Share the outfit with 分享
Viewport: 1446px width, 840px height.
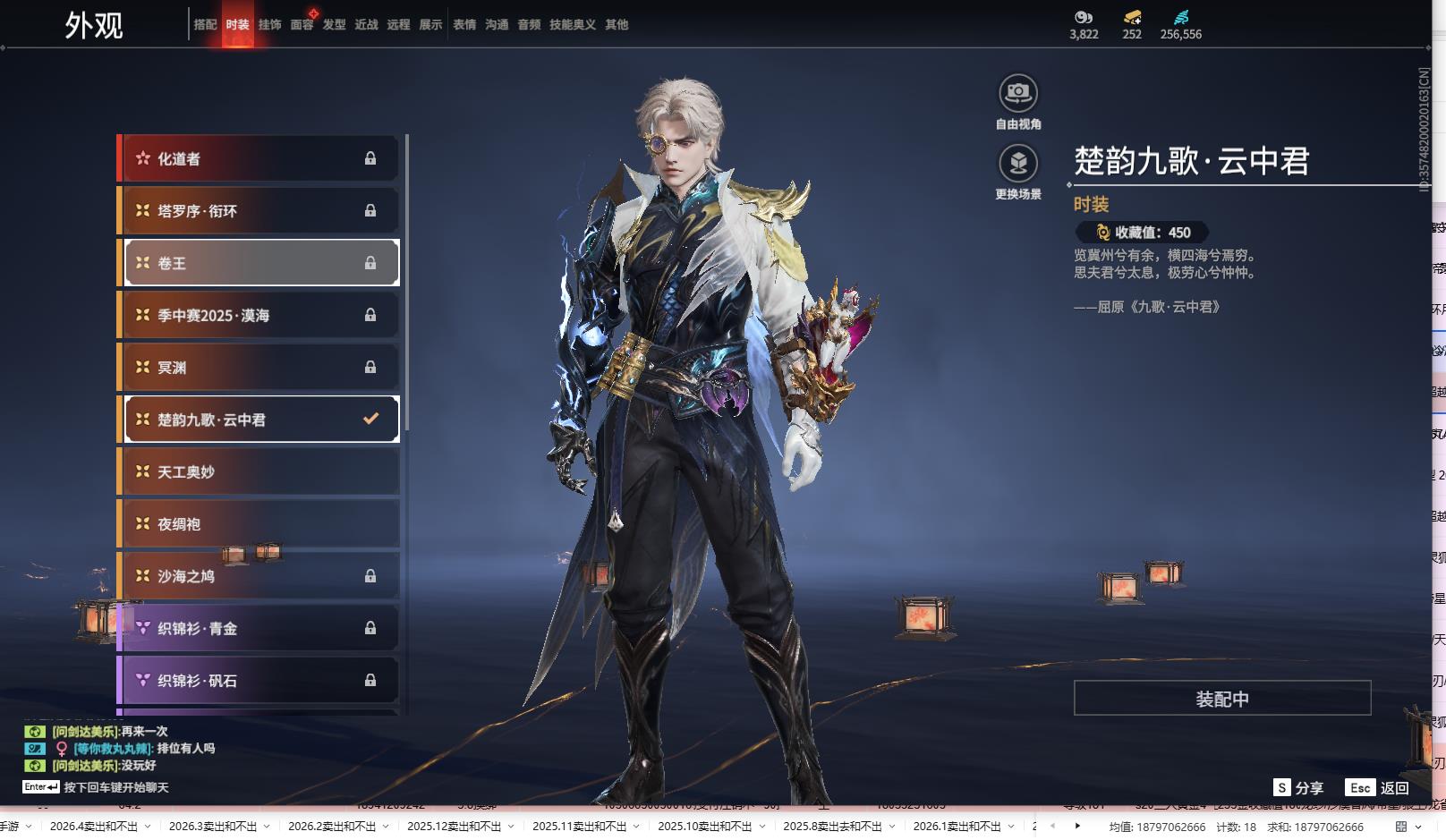tap(1298, 788)
